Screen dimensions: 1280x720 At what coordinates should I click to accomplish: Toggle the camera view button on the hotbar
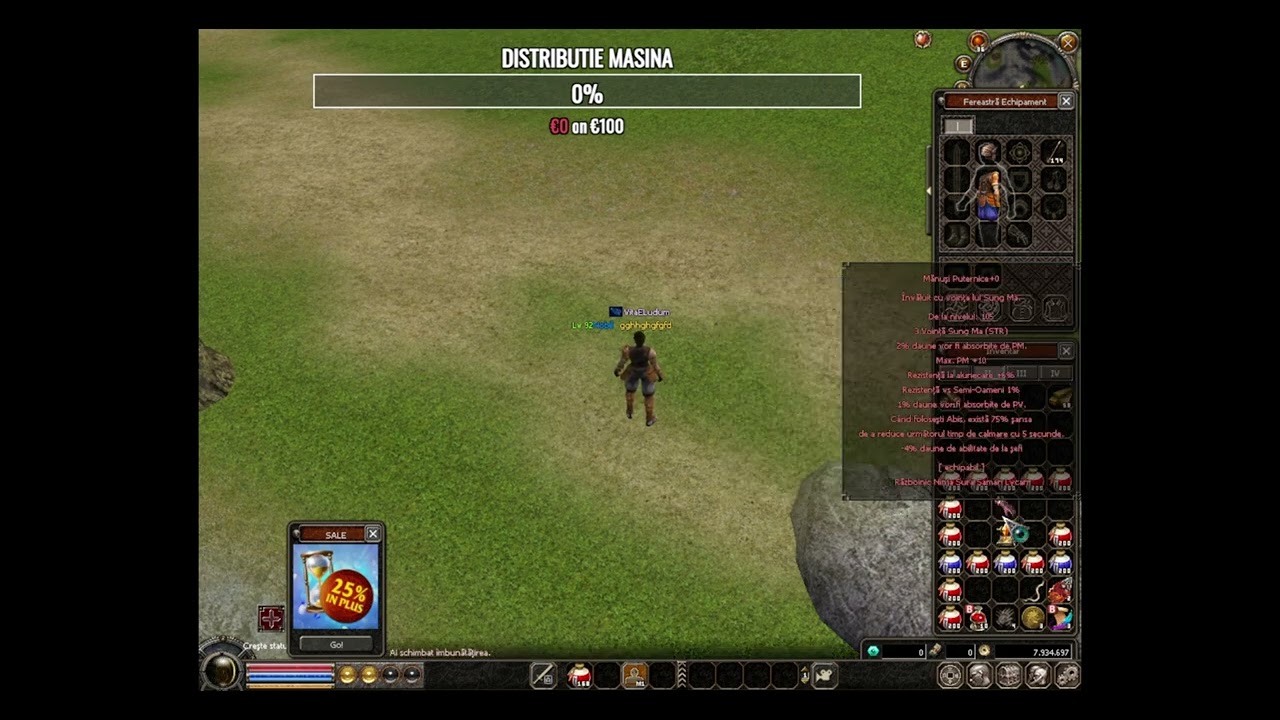tap(824, 676)
